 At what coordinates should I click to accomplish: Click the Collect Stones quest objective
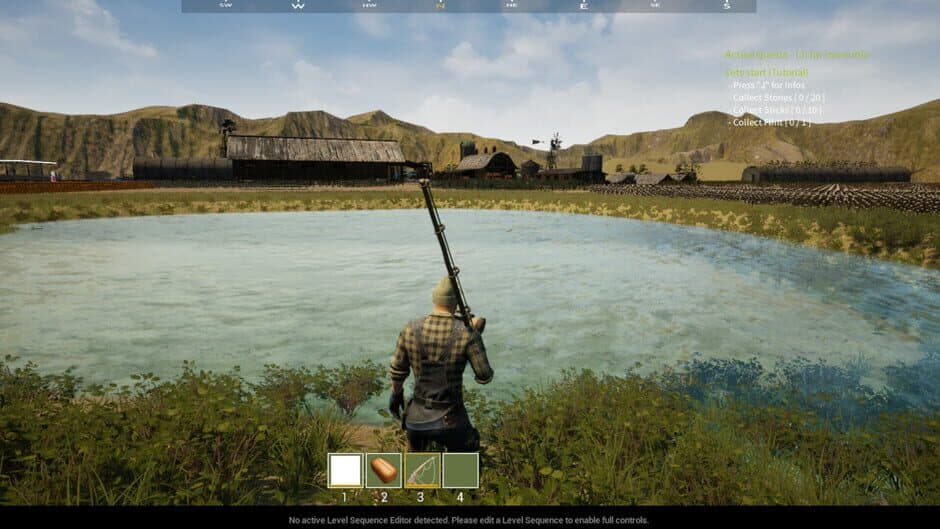778,97
